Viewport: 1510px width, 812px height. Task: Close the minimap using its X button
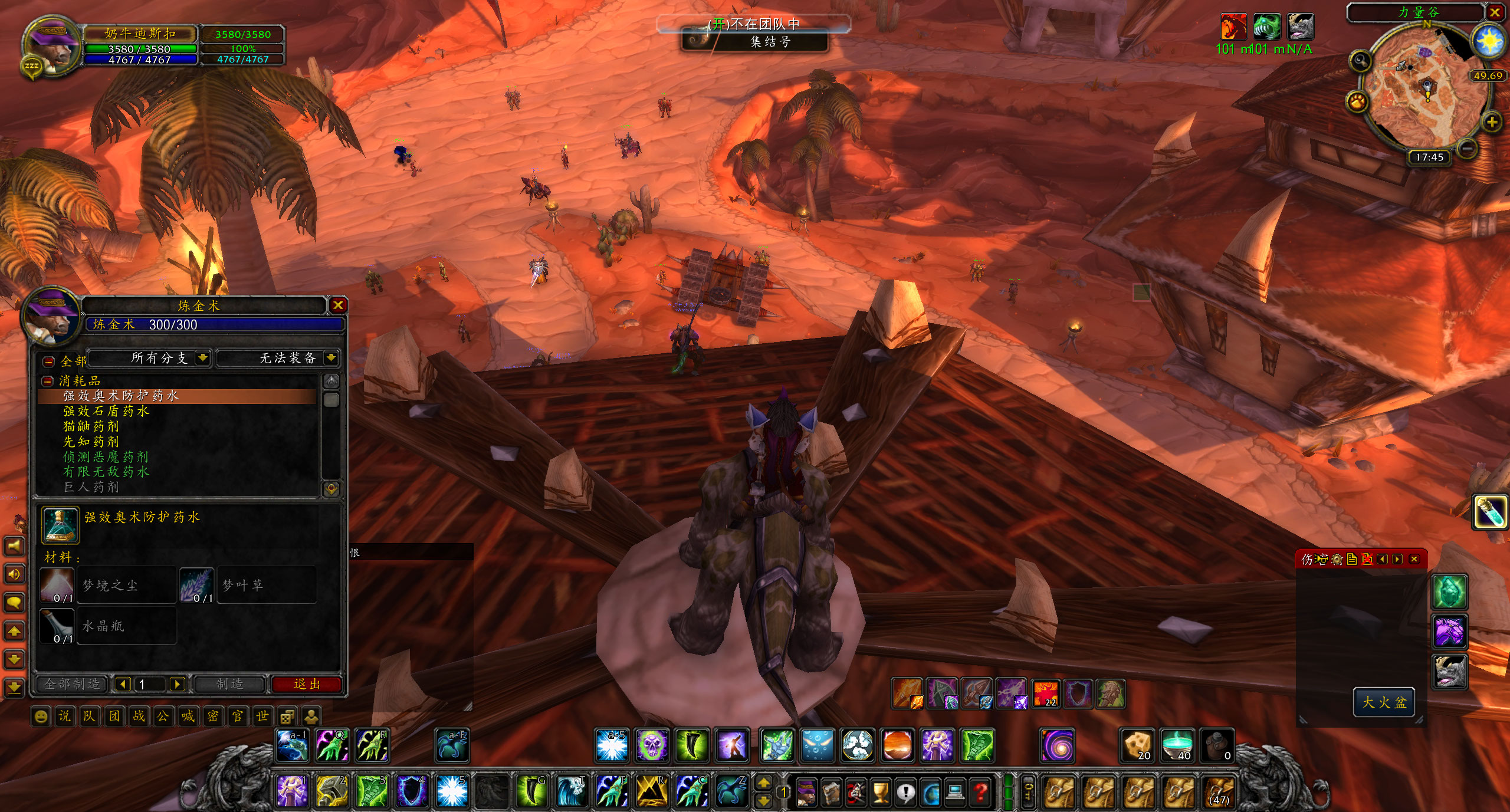[1495, 12]
